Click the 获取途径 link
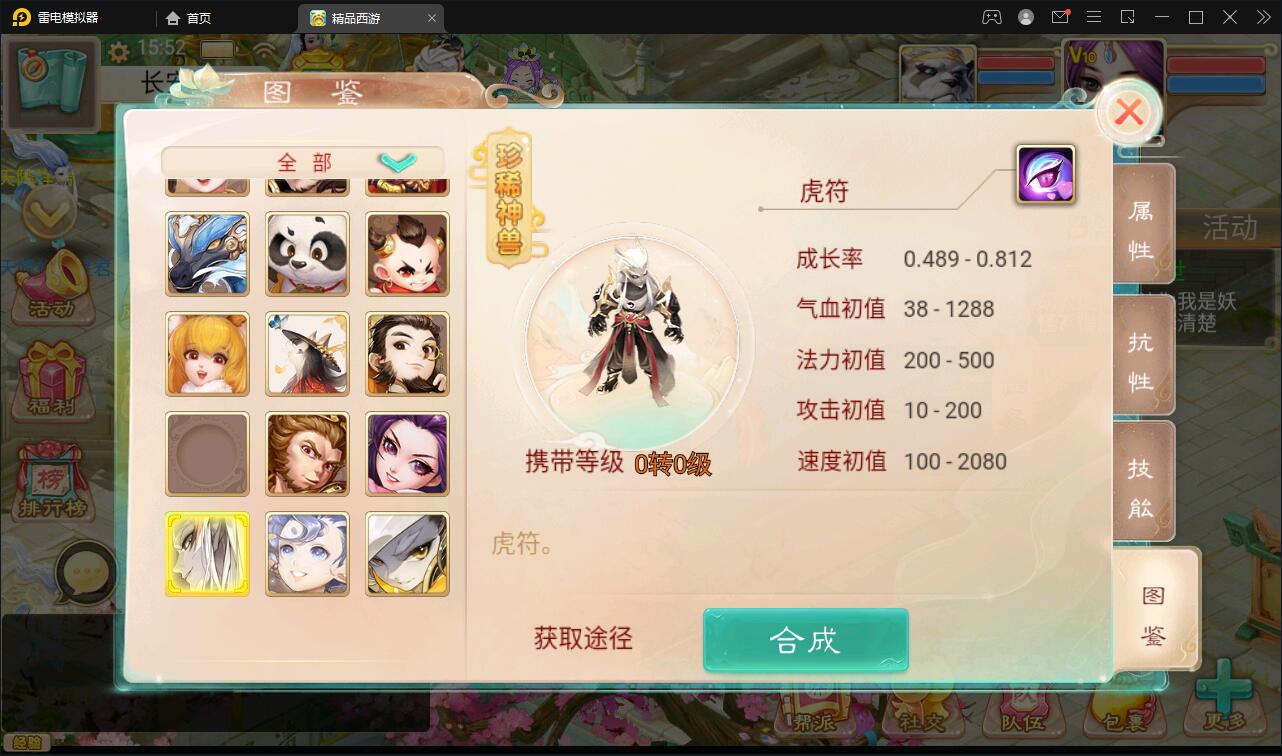Image resolution: width=1282 pixels, height=756 pixels. 582,639
